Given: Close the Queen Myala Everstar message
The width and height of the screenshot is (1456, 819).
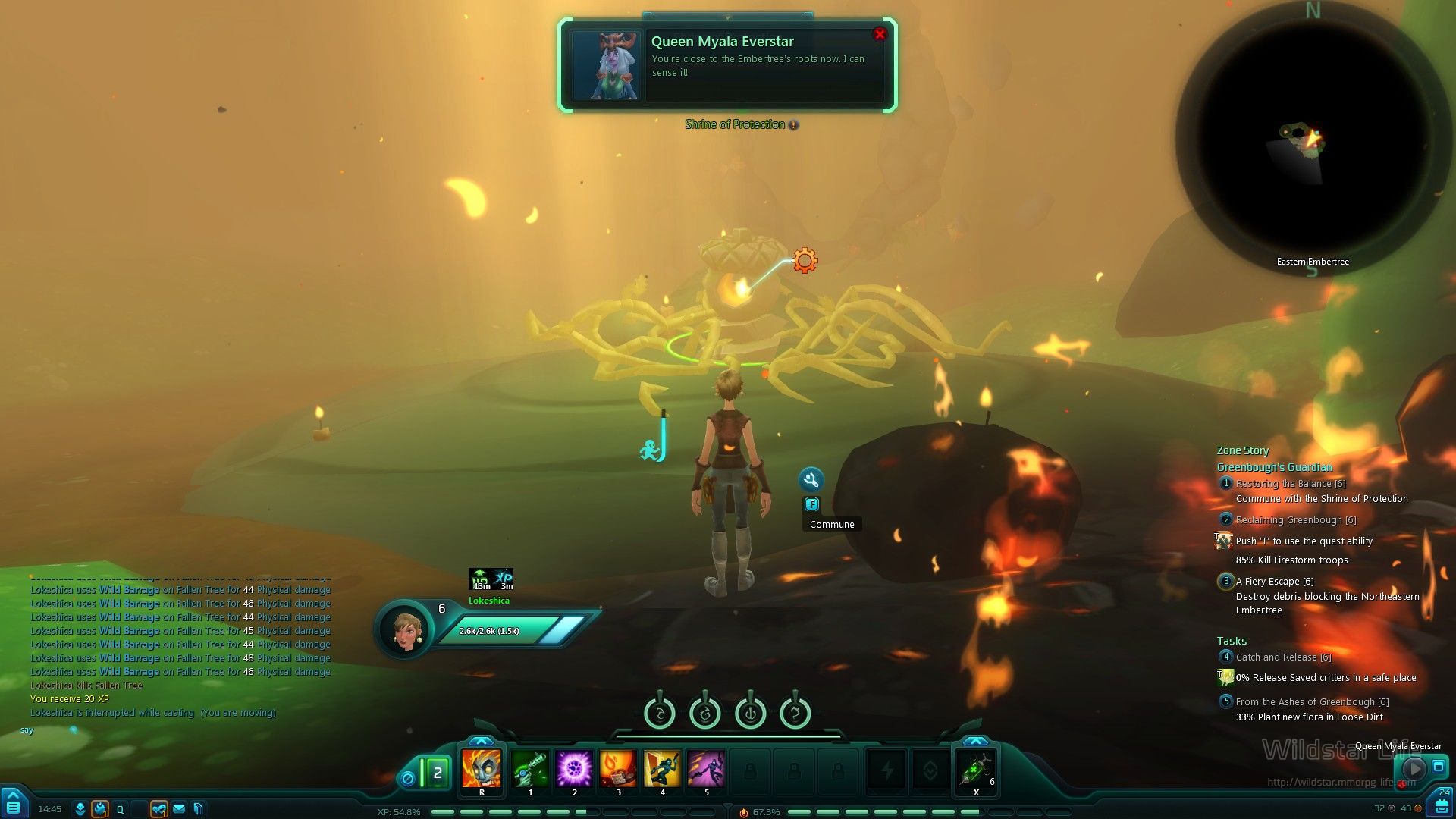Looking at the screenshot, I should [880, 34].
